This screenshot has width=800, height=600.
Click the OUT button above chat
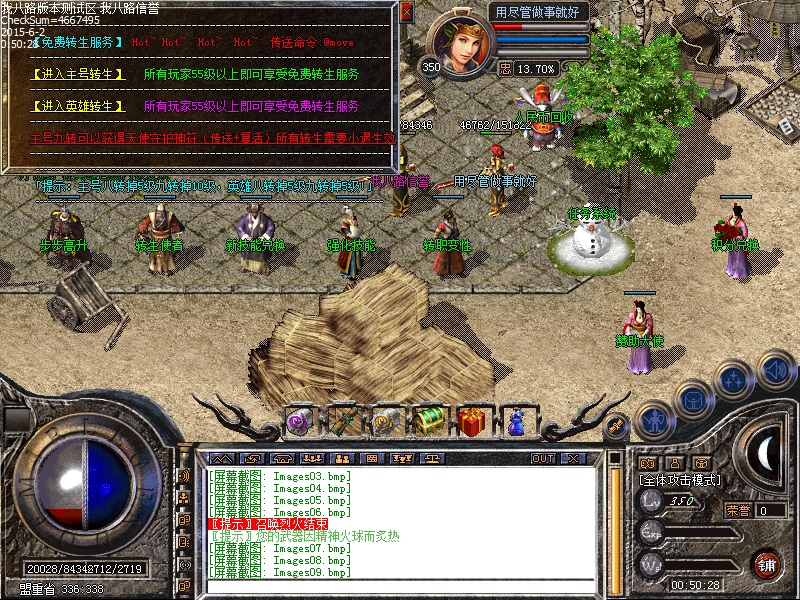(x=543, y=458)
